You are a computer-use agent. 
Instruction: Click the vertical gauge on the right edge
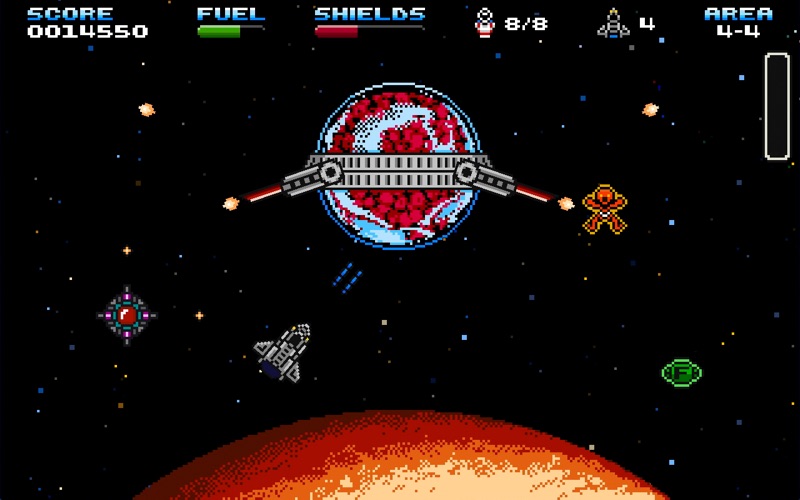(x=777, y=106)
